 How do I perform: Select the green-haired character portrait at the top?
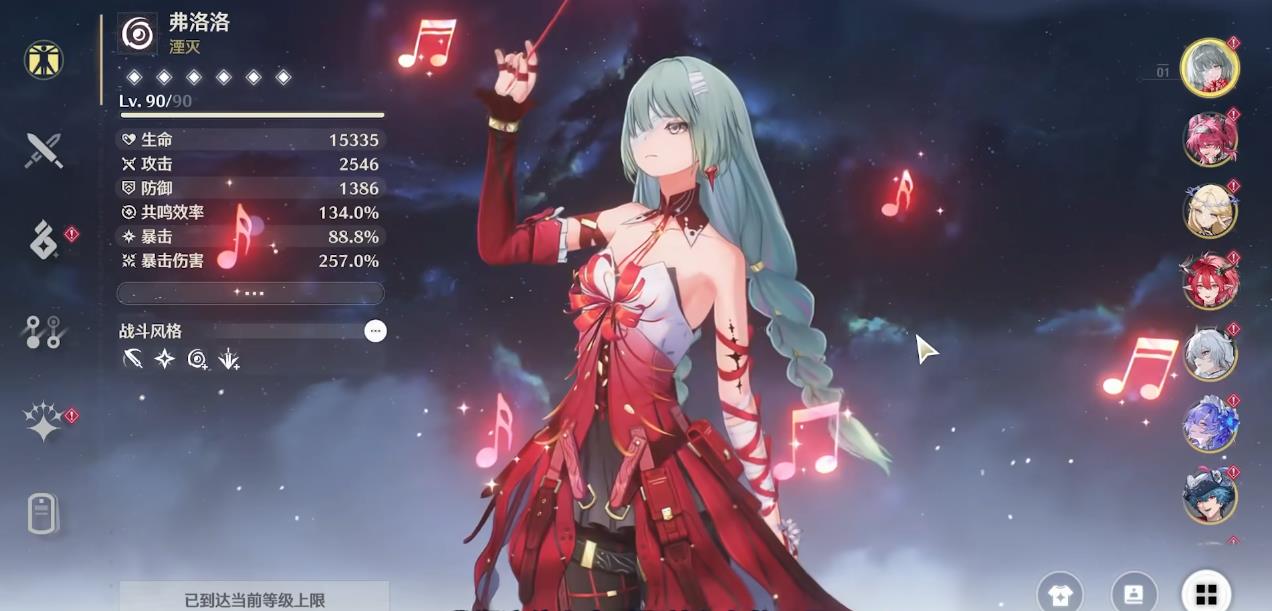click(x=1209, y=68)
